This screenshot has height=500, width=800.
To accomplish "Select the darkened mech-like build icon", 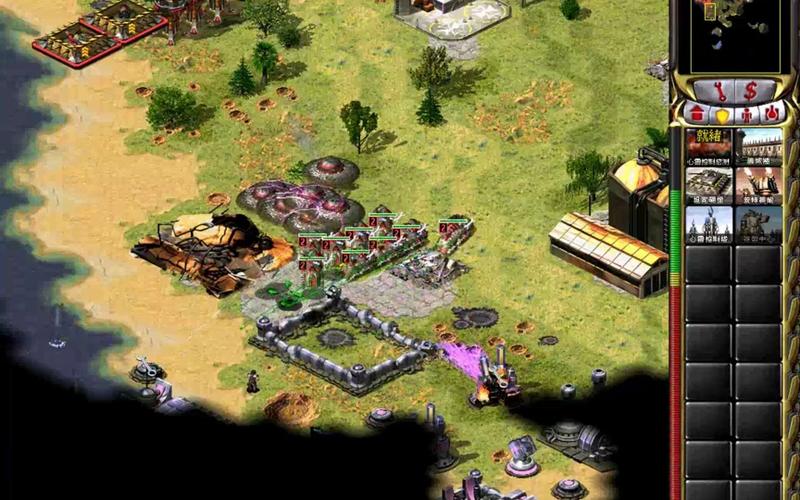I will (x=759, y=224).
